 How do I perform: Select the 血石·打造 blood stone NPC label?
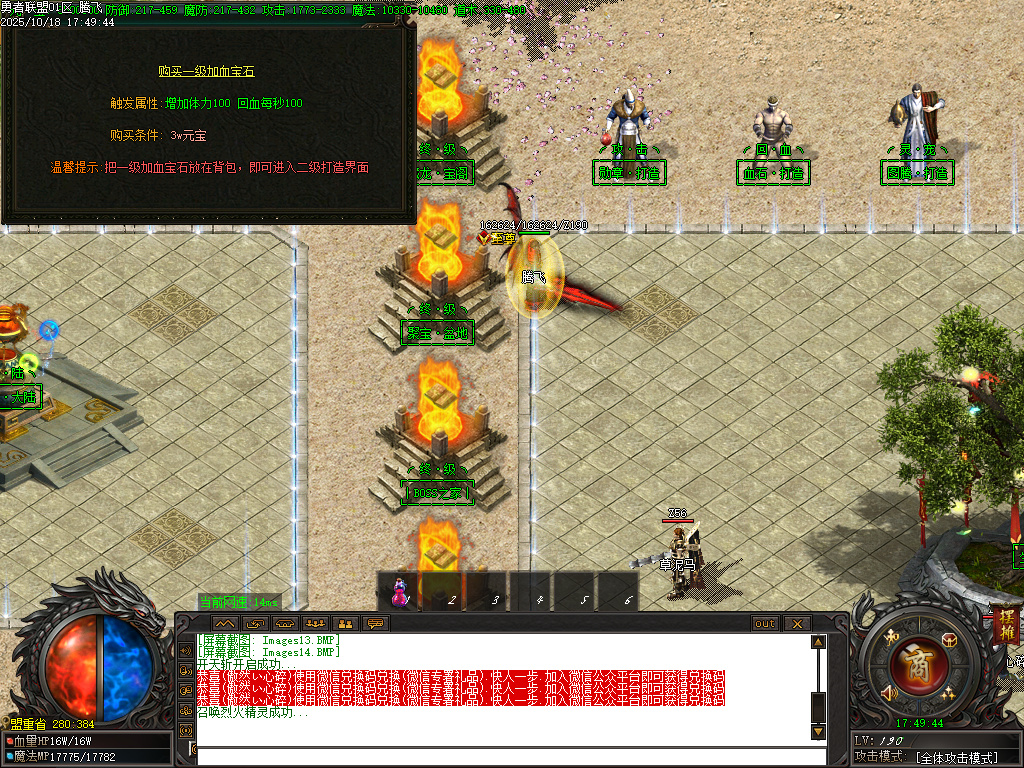773,173
